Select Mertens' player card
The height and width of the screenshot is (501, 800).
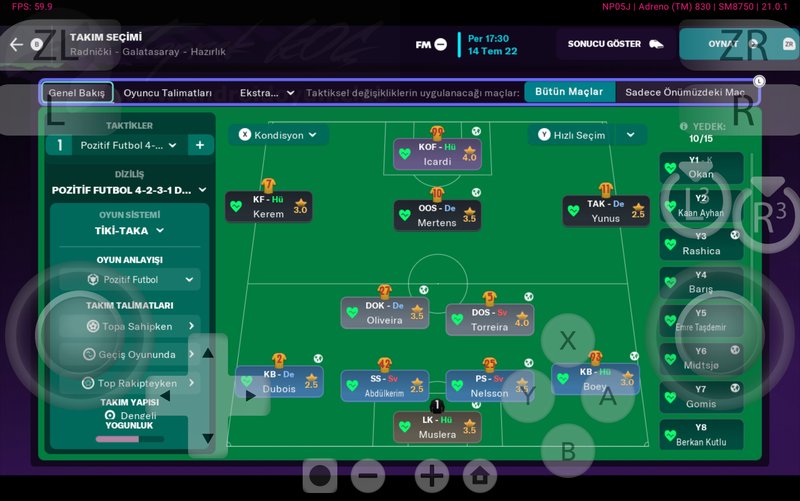click(436, 215)
